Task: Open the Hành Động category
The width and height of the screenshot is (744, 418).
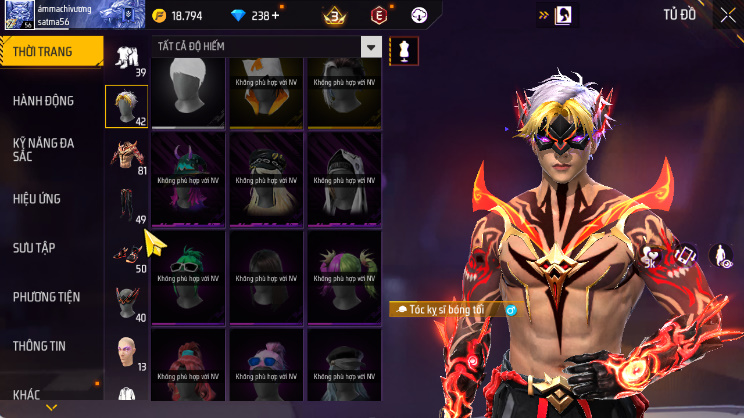Action: (x=43, y=101)
